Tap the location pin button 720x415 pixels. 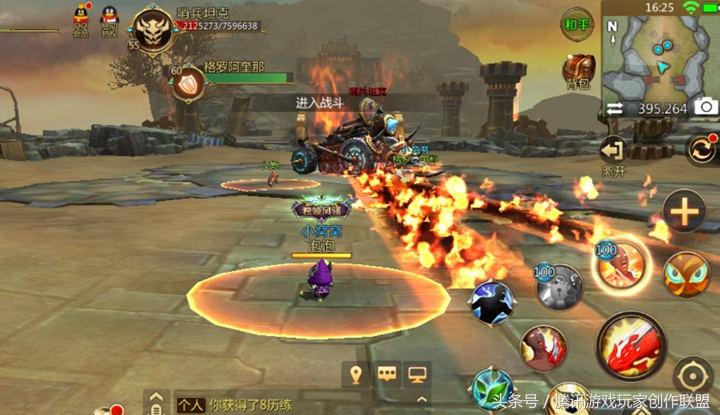353,374
